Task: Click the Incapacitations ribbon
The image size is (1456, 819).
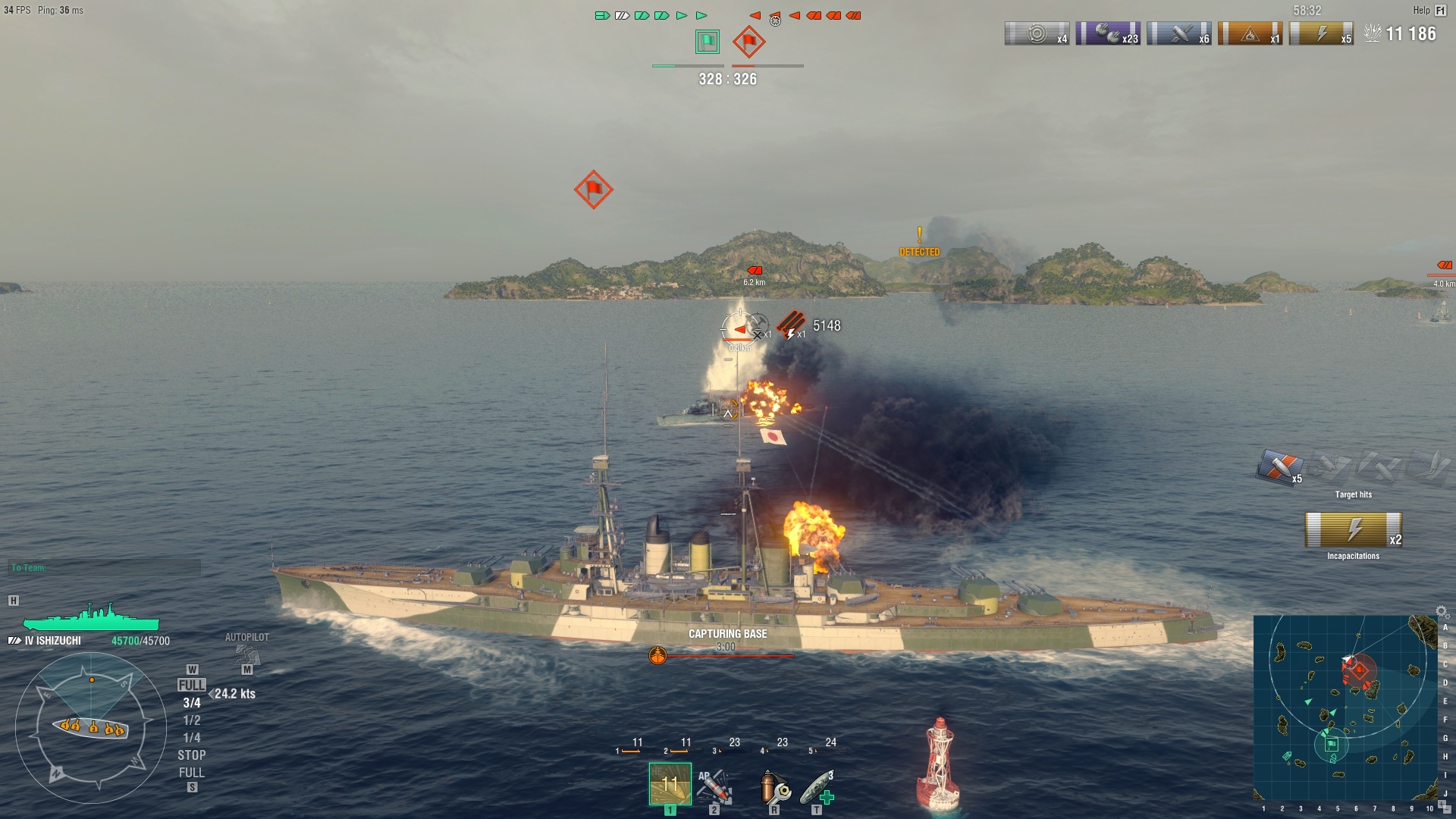Action: [x=1353, y=530]
